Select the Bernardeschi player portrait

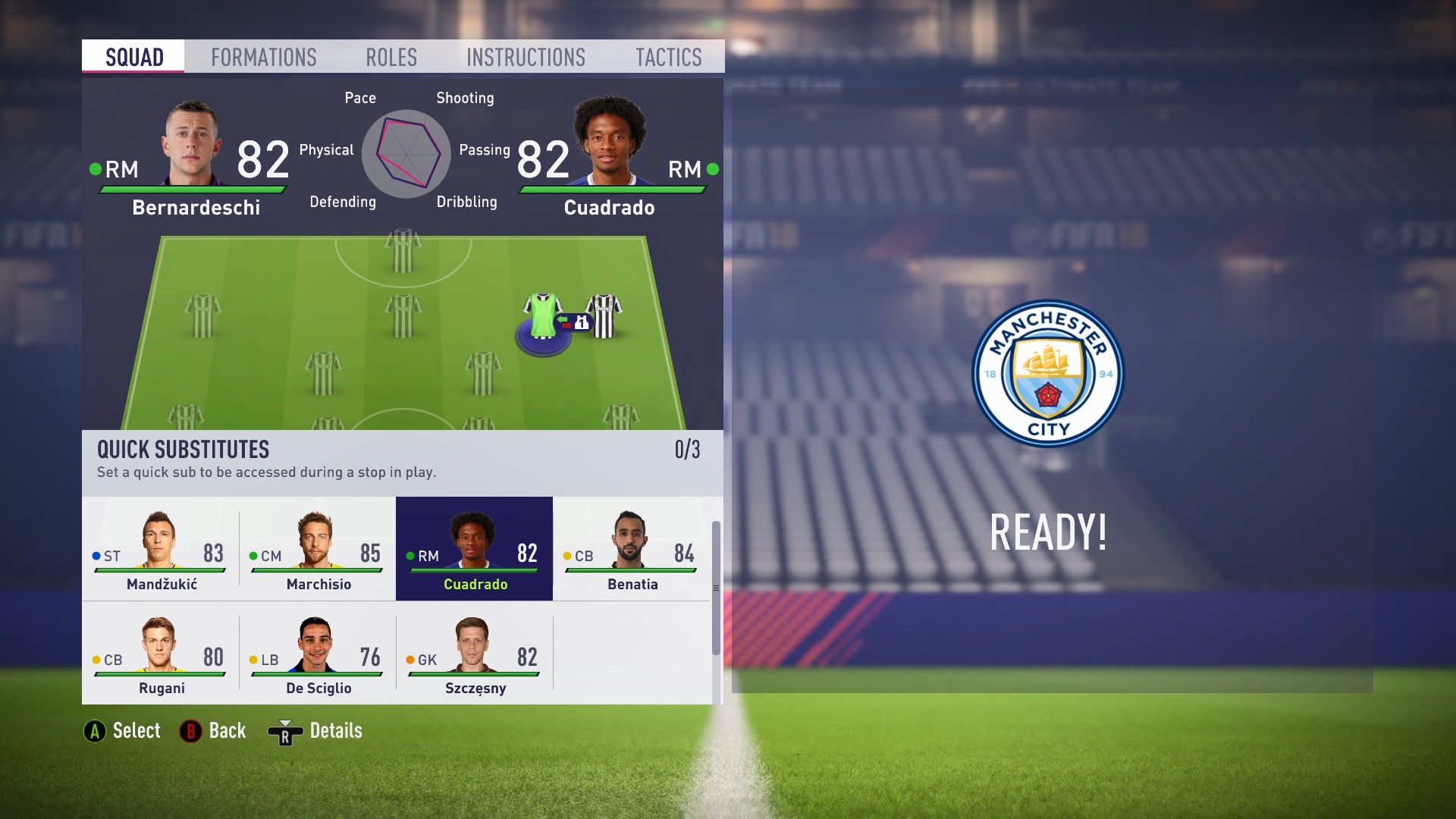pyautogui.click(x=192, y=136)
